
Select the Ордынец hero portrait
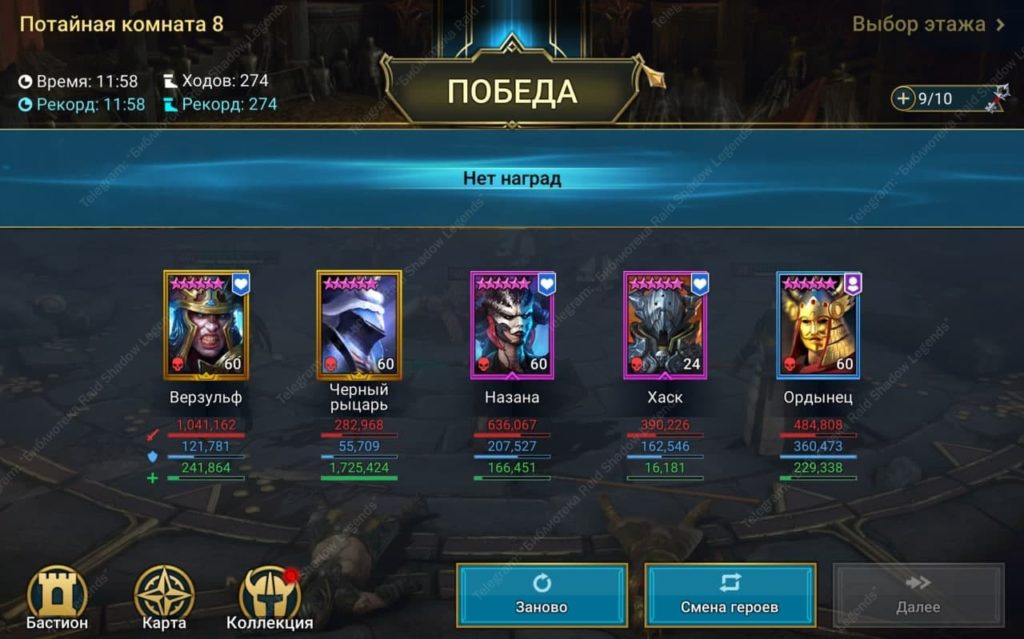(x=818, y=325)
